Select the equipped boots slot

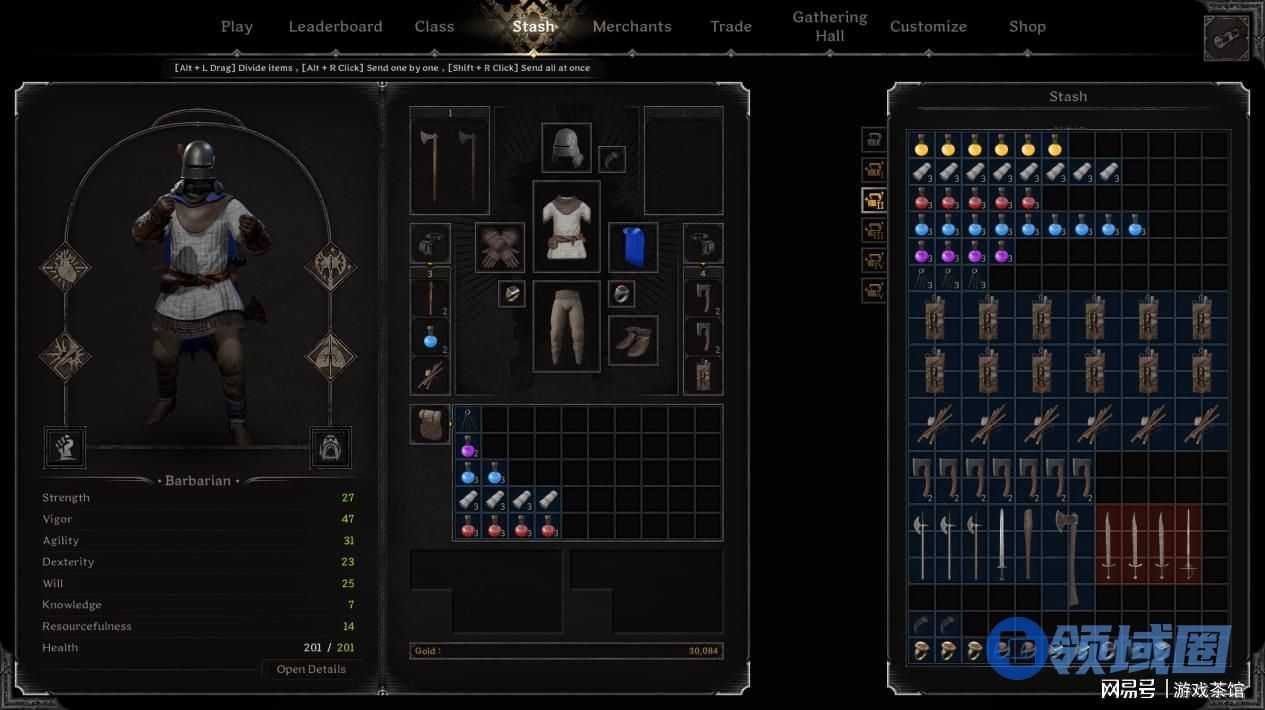click(x=633, y=340)
